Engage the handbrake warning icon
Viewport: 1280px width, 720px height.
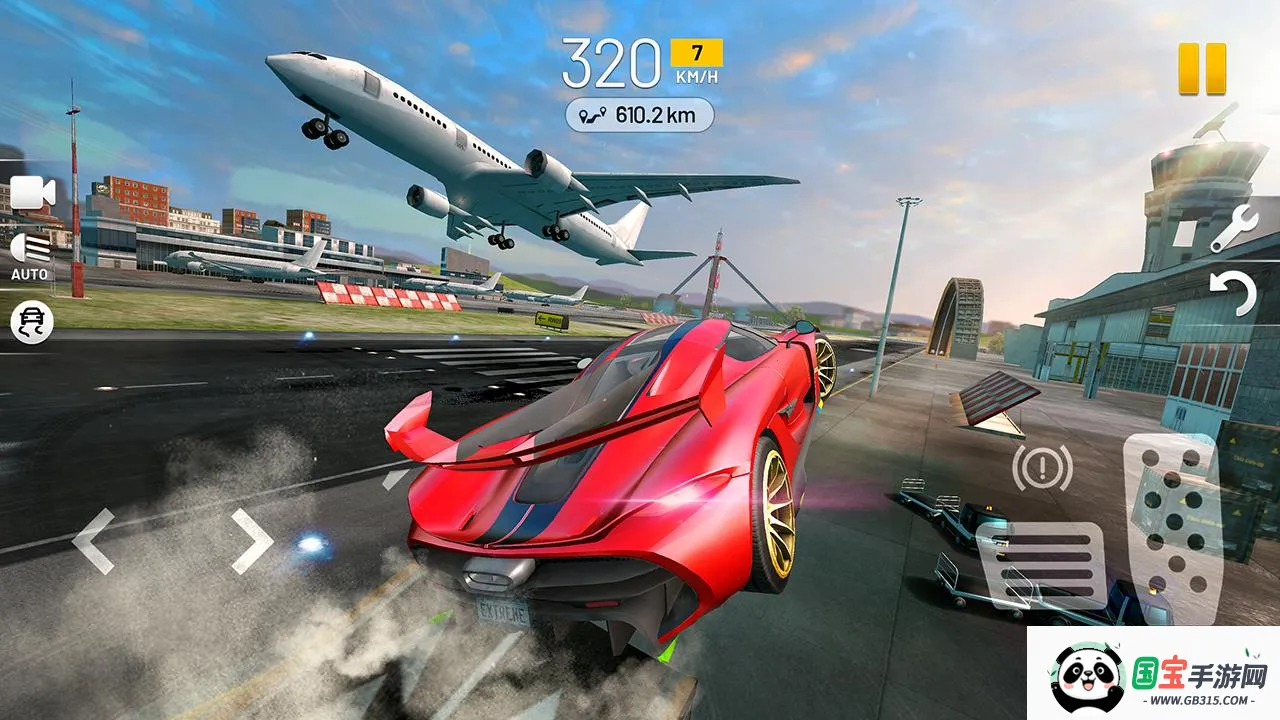pyautogui.click(x=1042, y=467)
